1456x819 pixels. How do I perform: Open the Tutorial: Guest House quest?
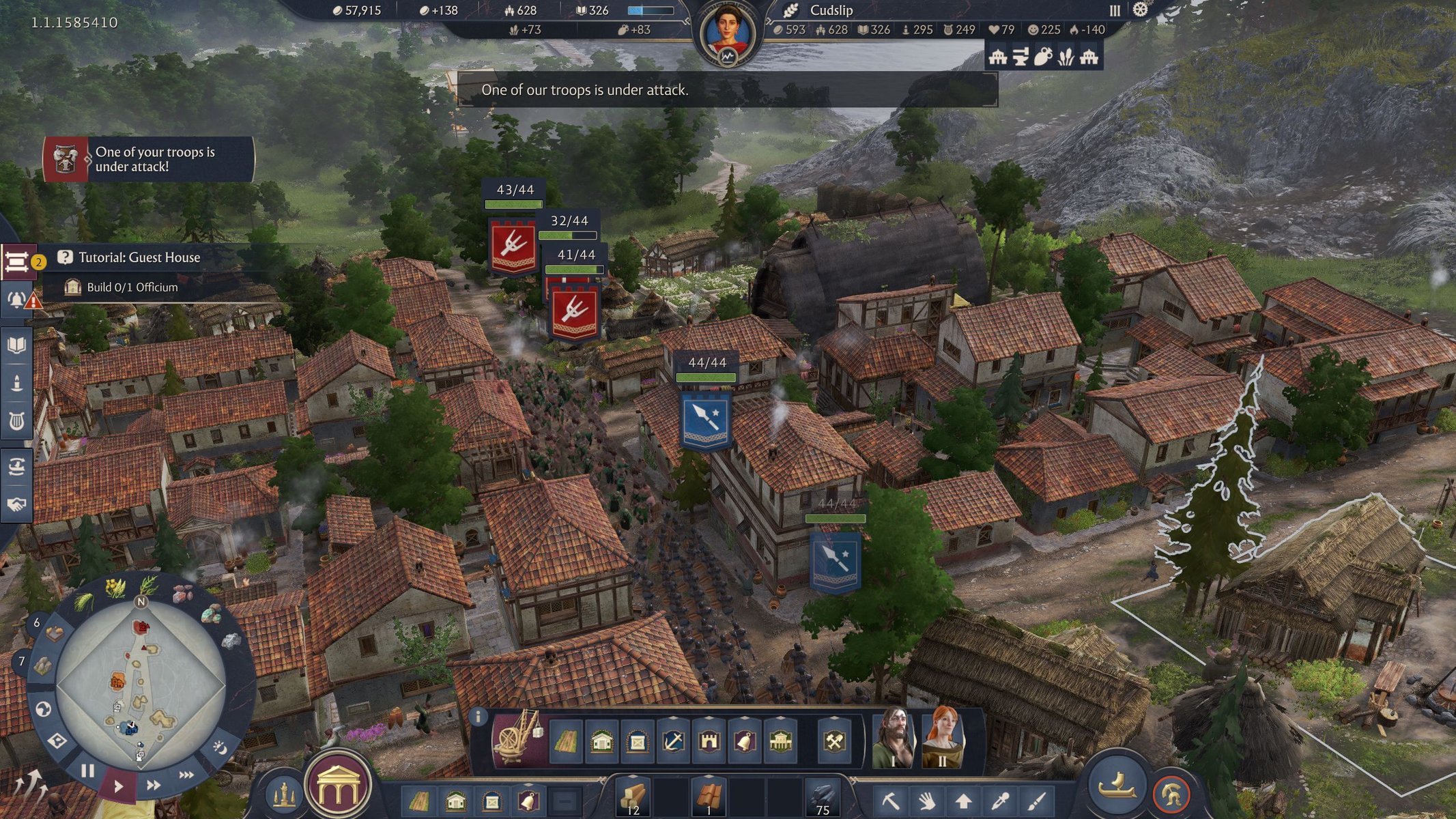point(139,257)
